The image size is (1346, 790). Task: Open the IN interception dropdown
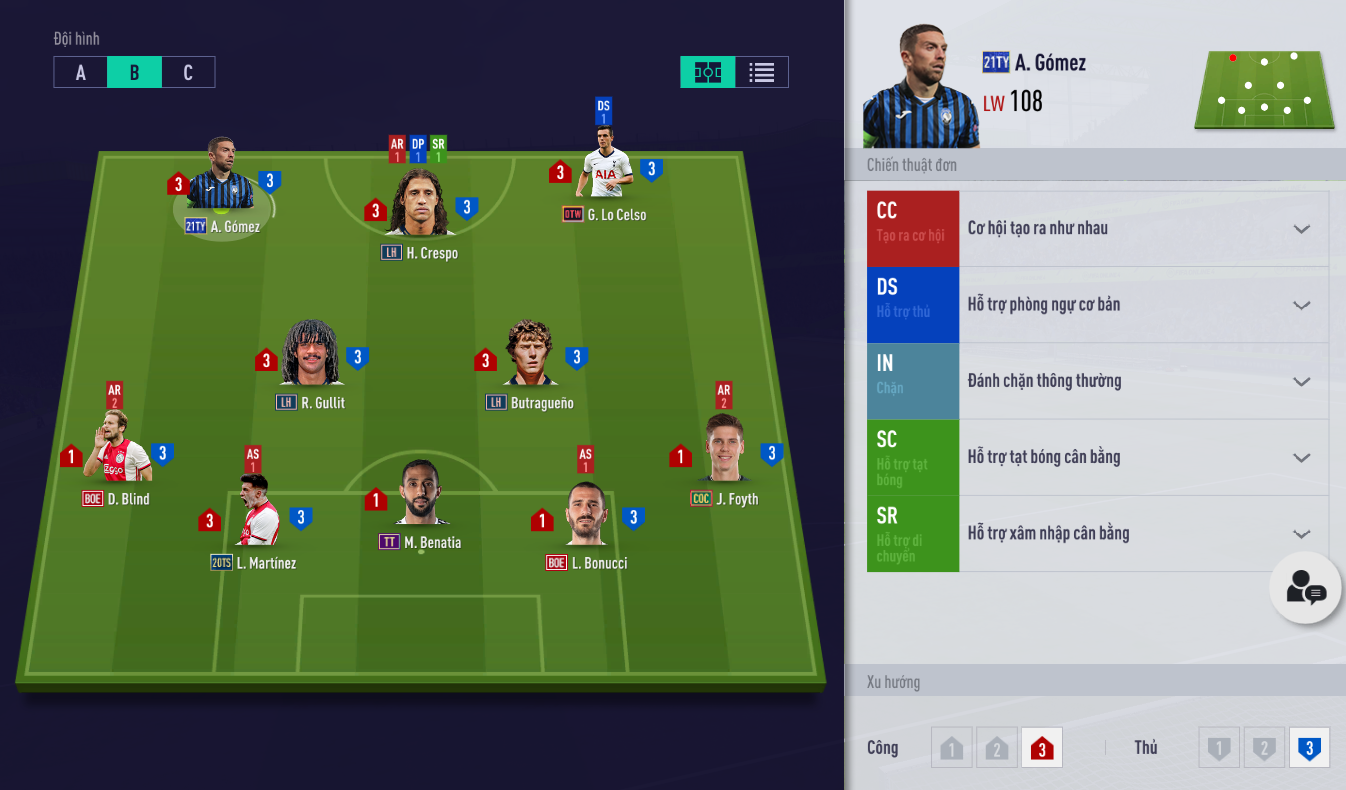point(1300,381)
